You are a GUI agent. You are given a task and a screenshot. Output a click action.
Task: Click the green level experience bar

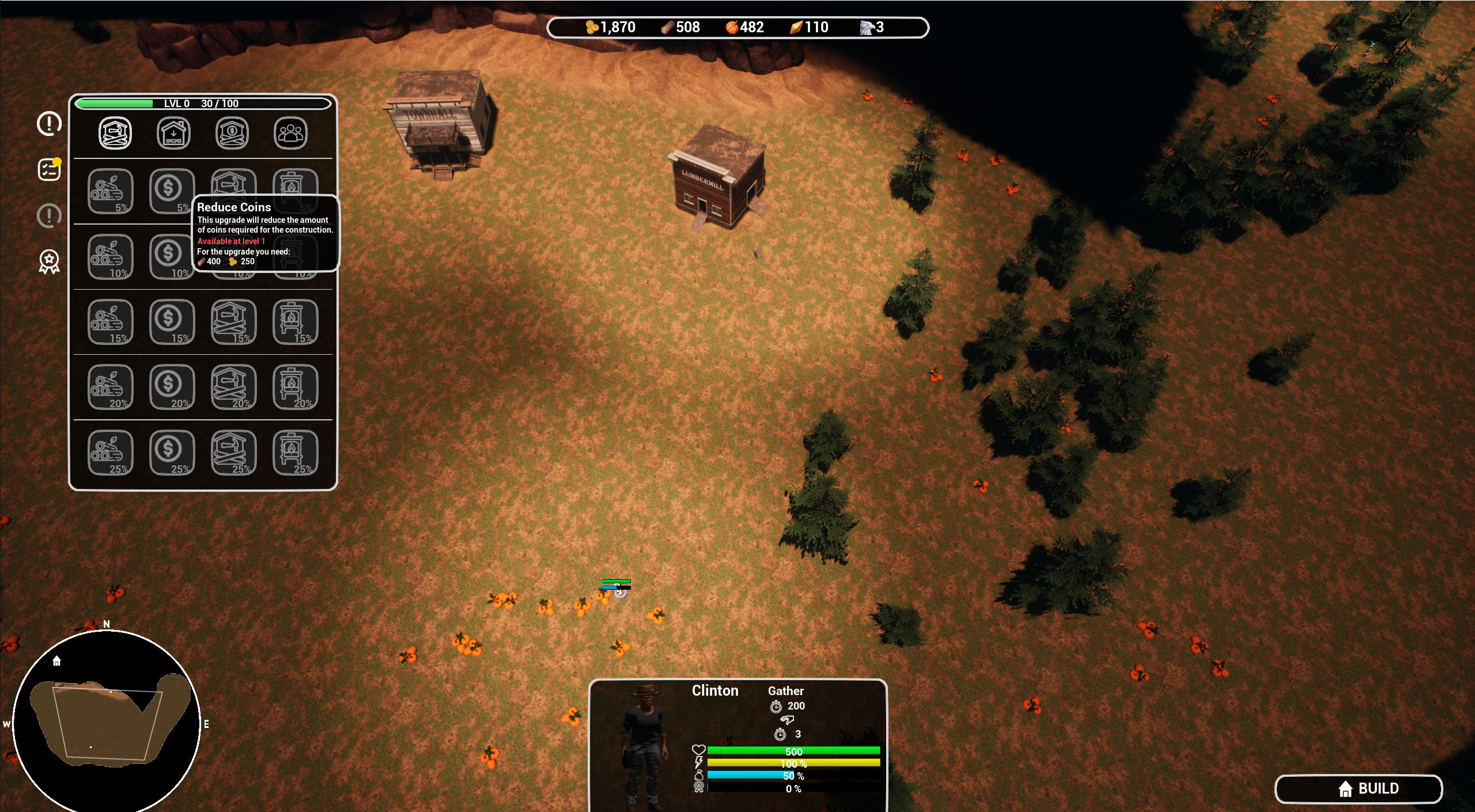(x=115, y=103)
